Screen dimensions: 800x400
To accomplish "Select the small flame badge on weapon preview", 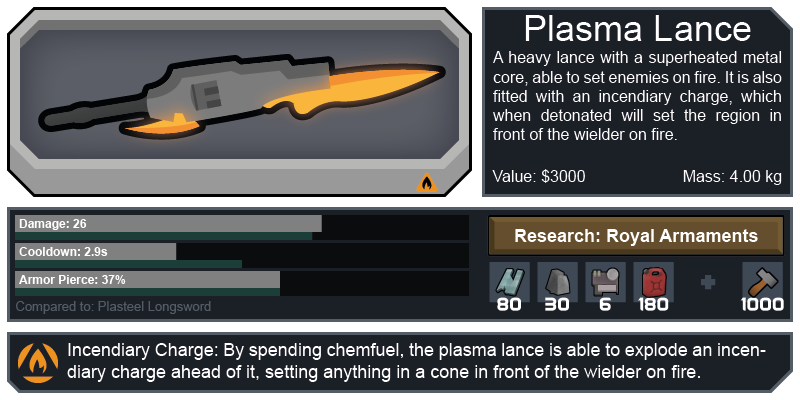I will pos(427,183).
